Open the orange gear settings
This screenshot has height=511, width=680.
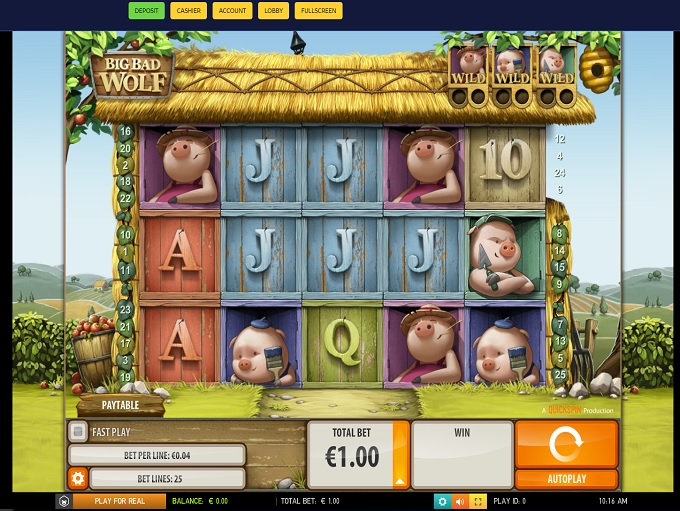(78, 479)
